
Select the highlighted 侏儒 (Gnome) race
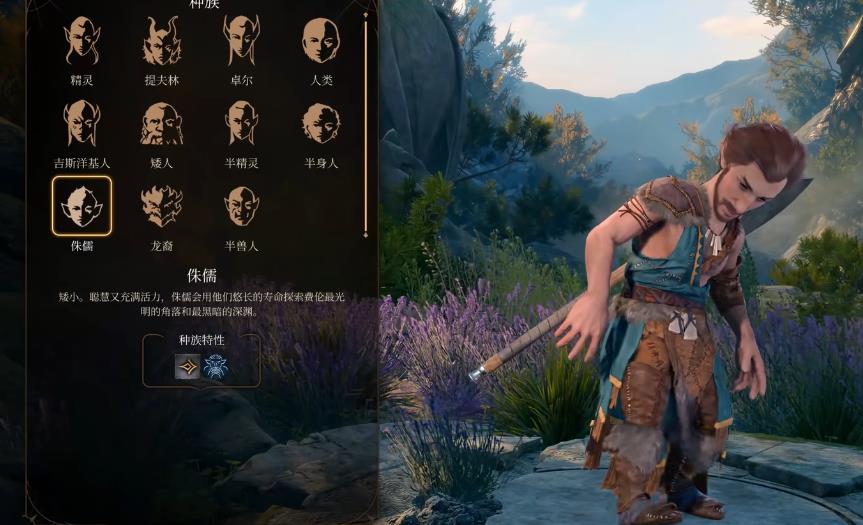[82, 206]
